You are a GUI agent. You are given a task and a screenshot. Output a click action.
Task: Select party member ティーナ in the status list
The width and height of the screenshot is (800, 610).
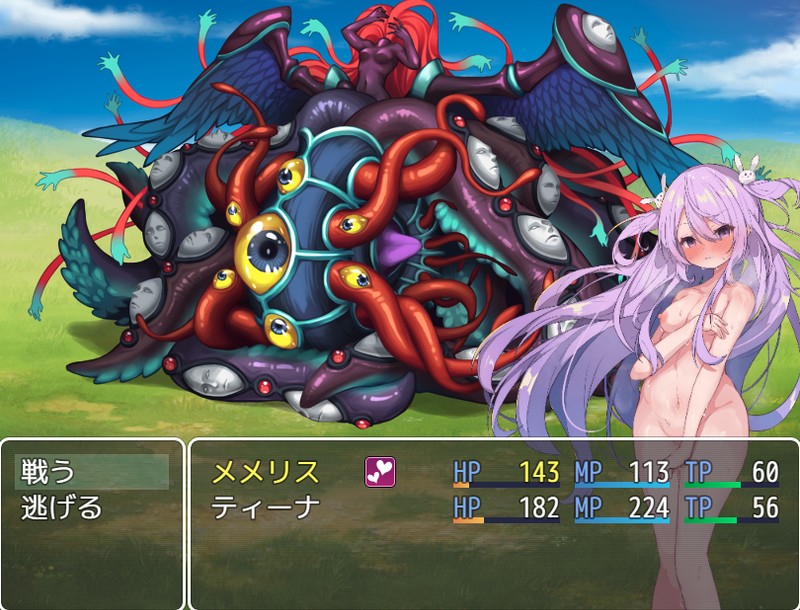(x=265, y=507)
